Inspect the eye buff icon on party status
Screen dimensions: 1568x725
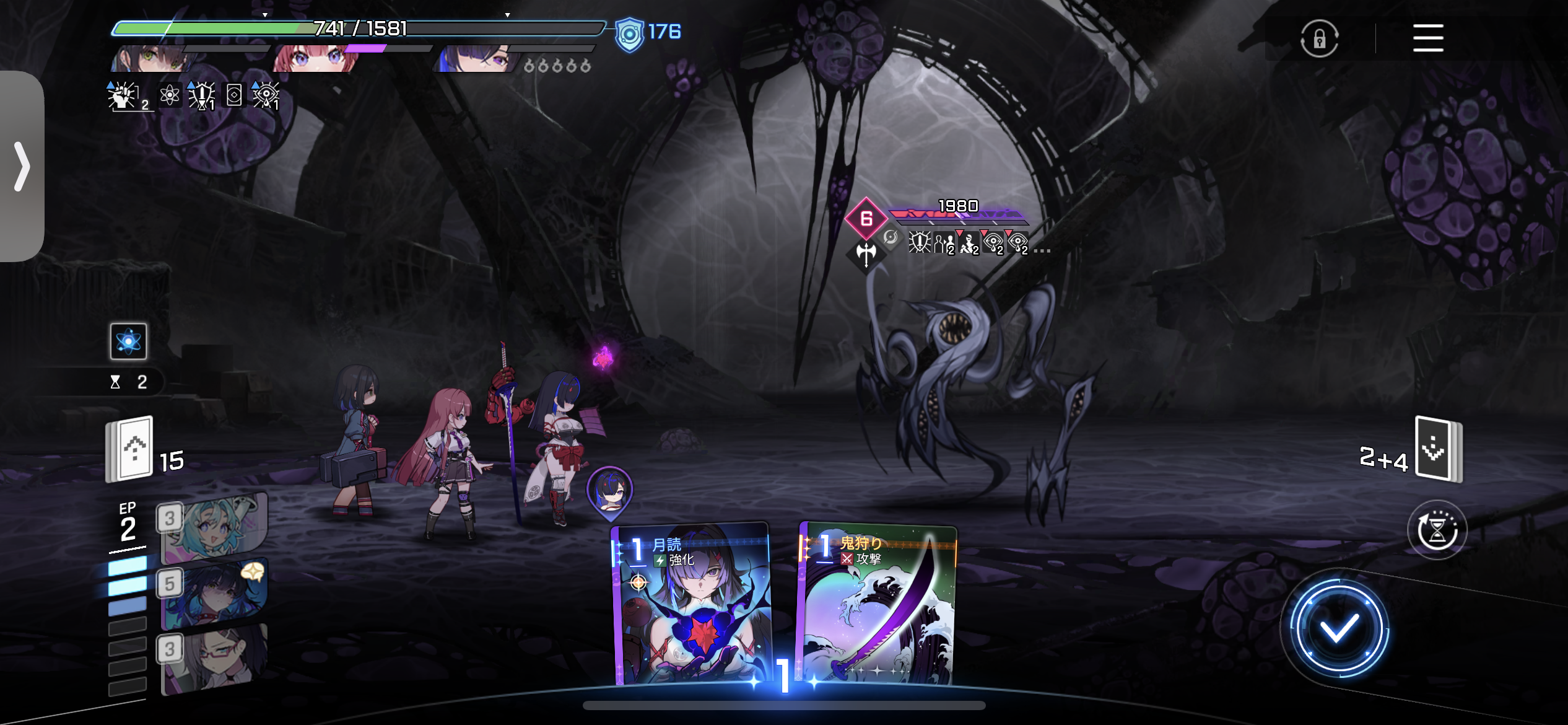pyautogui.click(x=266, y=96)
